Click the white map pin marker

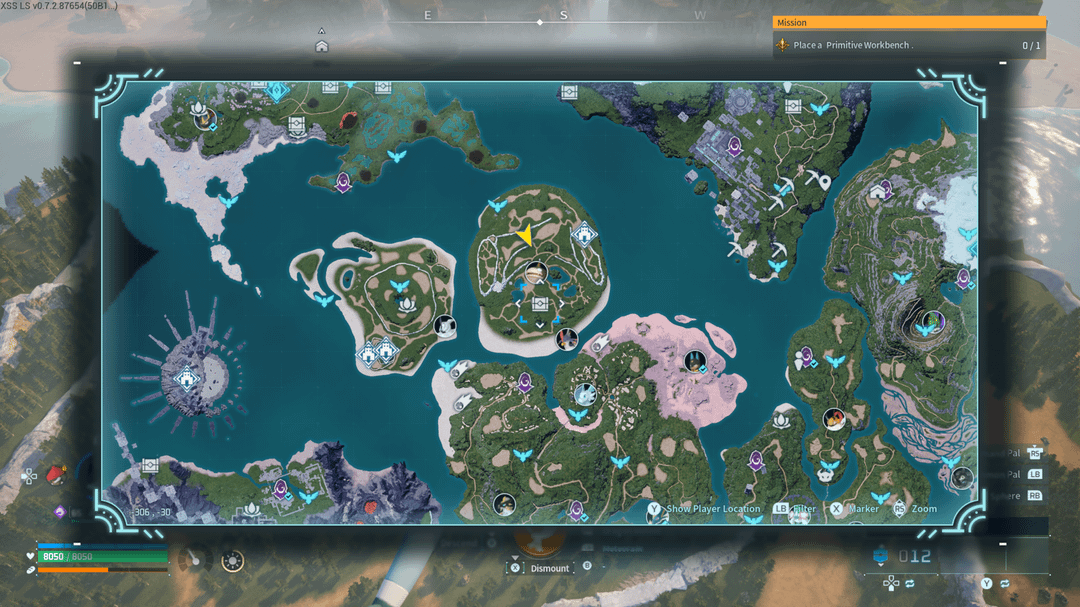click(823, 181)
